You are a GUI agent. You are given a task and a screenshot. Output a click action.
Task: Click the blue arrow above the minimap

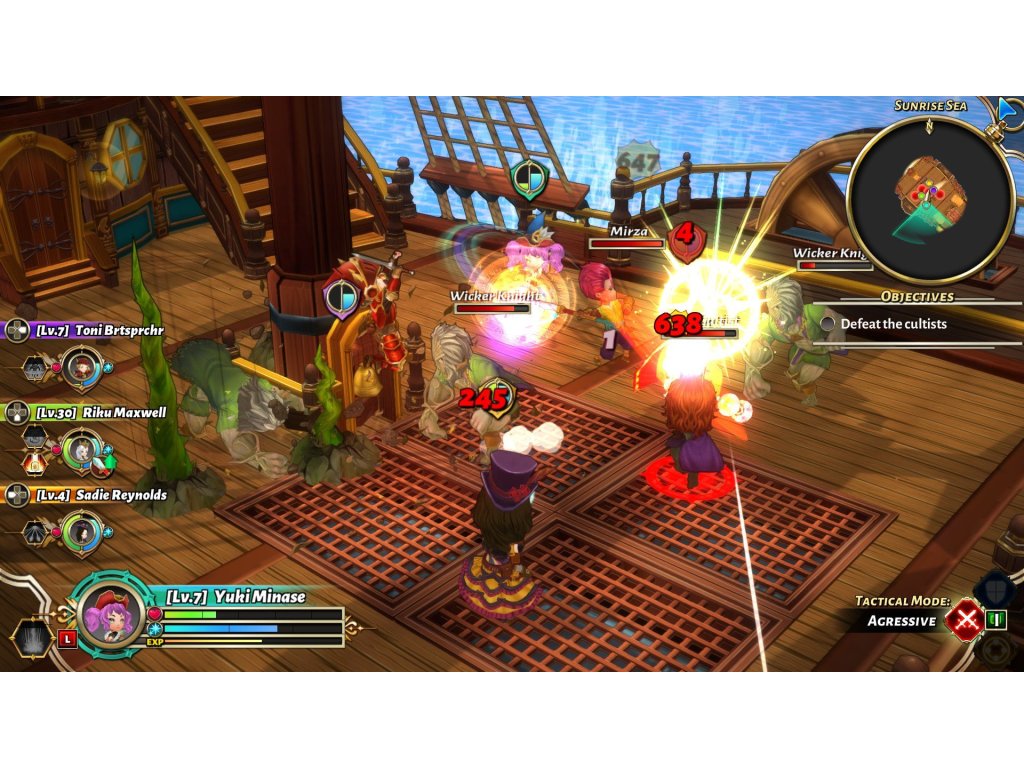1008,108
